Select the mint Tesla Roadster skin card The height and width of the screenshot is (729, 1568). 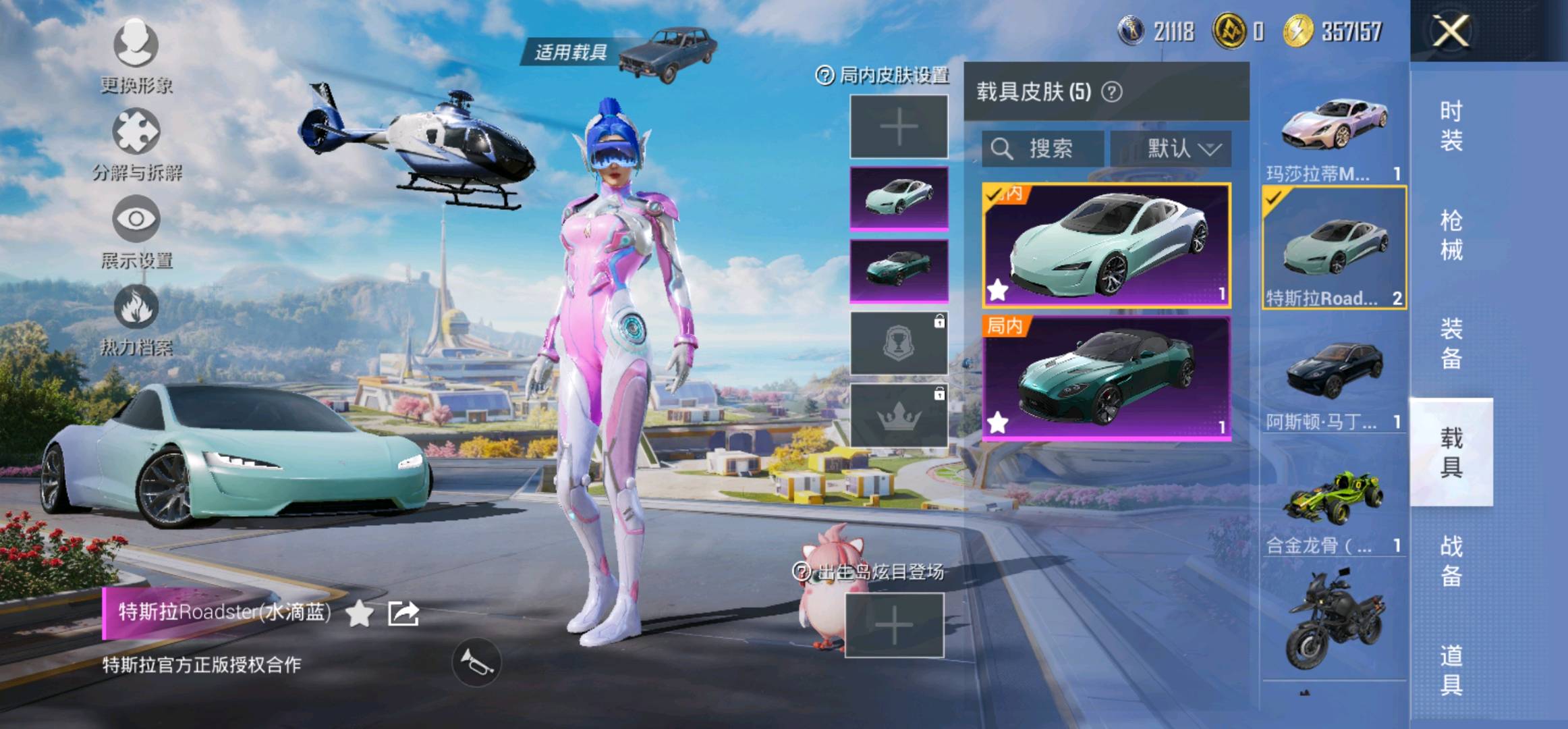(1106, 245)
